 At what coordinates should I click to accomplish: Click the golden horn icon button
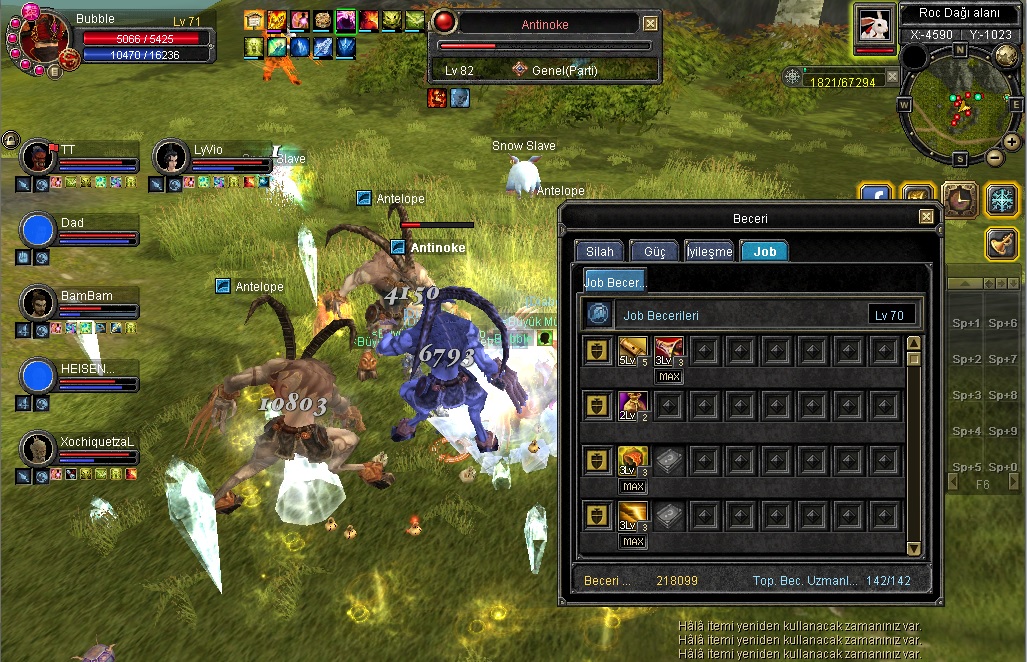(x=1001, y=243)
